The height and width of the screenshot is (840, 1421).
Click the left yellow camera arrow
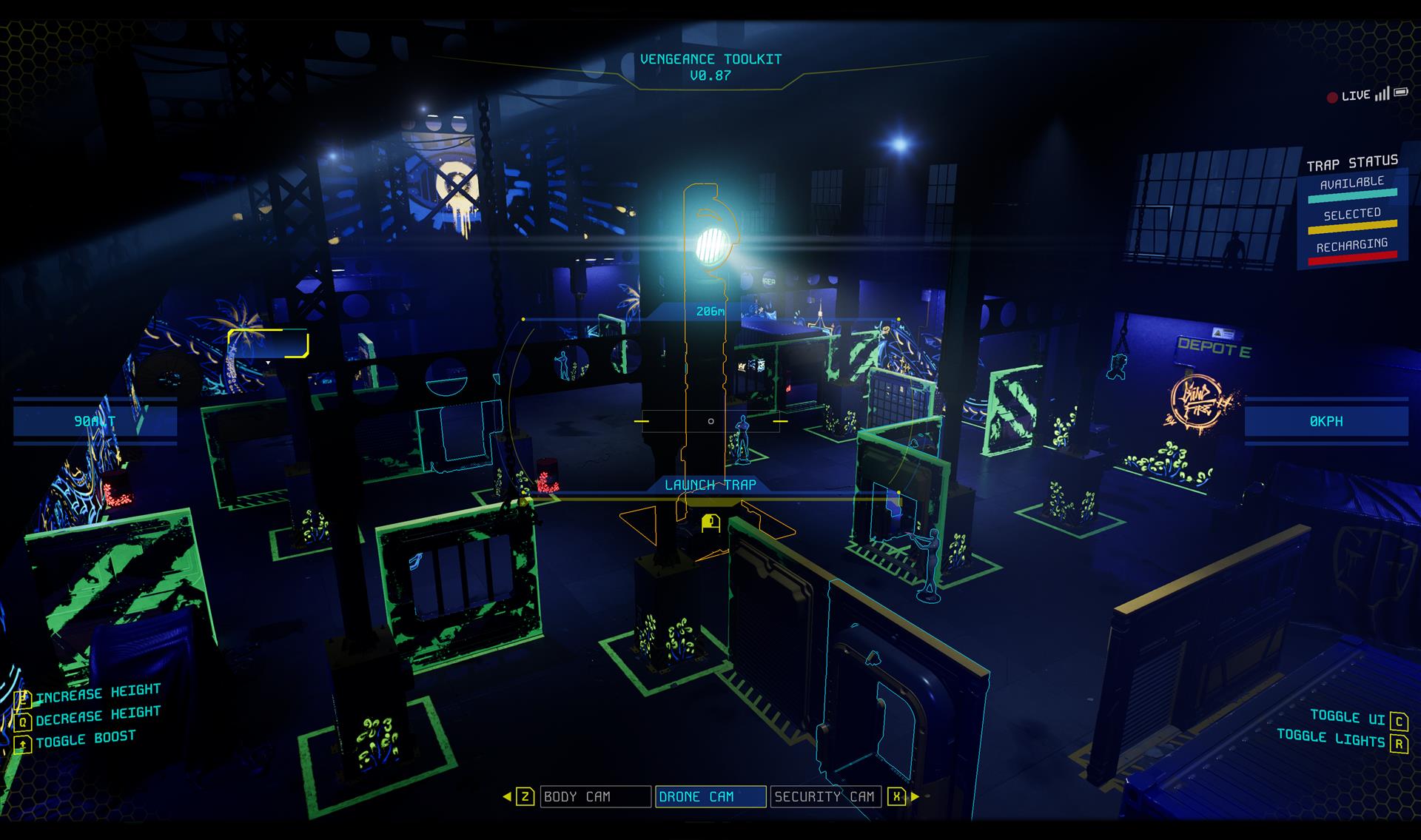click(507, 796)
